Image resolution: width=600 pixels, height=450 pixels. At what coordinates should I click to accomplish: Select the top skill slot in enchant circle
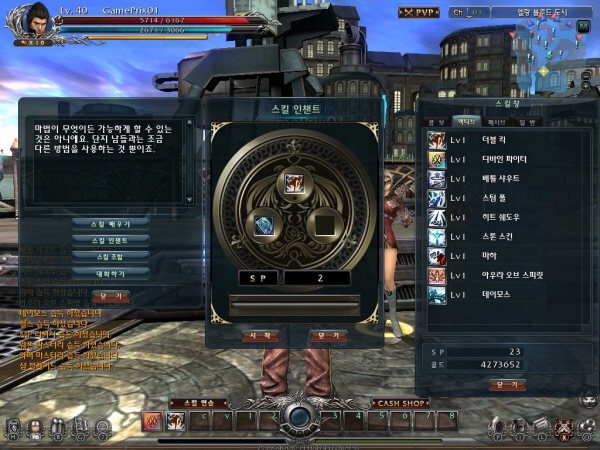click(x=295, y=183)
